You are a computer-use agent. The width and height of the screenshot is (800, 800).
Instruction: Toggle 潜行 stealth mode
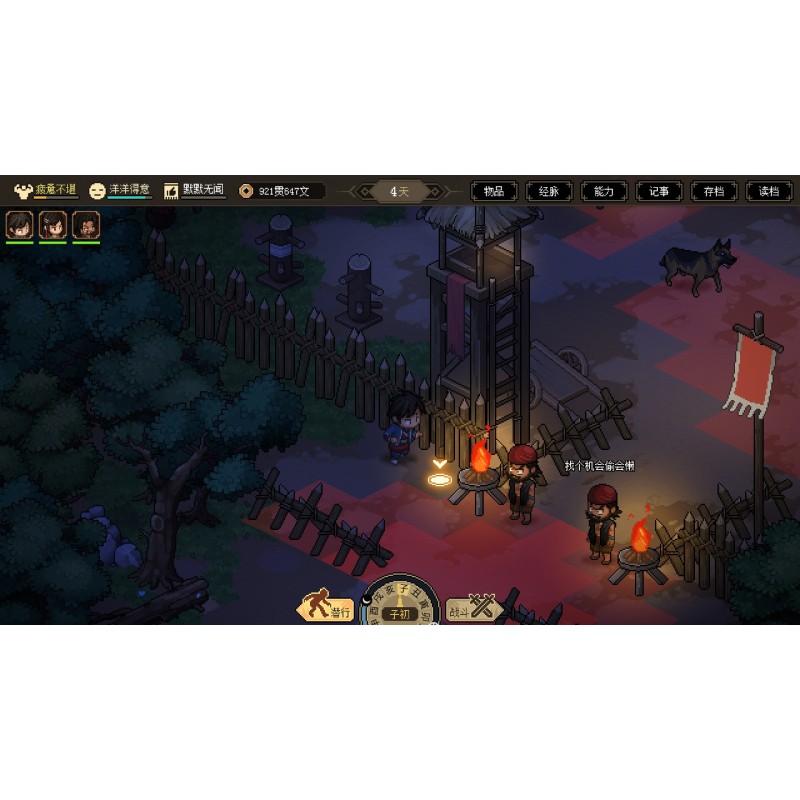(326, 609)
